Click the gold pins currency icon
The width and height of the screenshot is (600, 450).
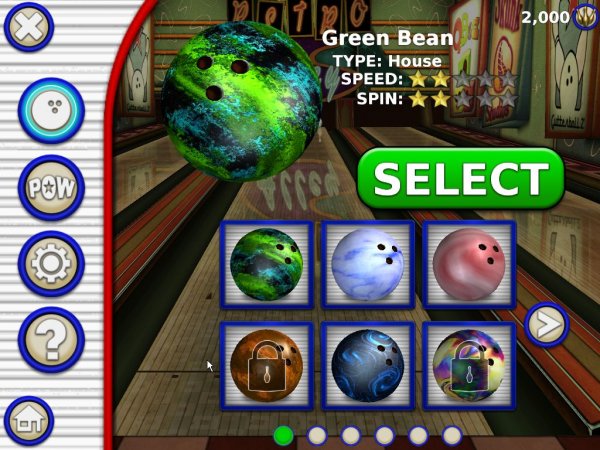click(586, 17)
